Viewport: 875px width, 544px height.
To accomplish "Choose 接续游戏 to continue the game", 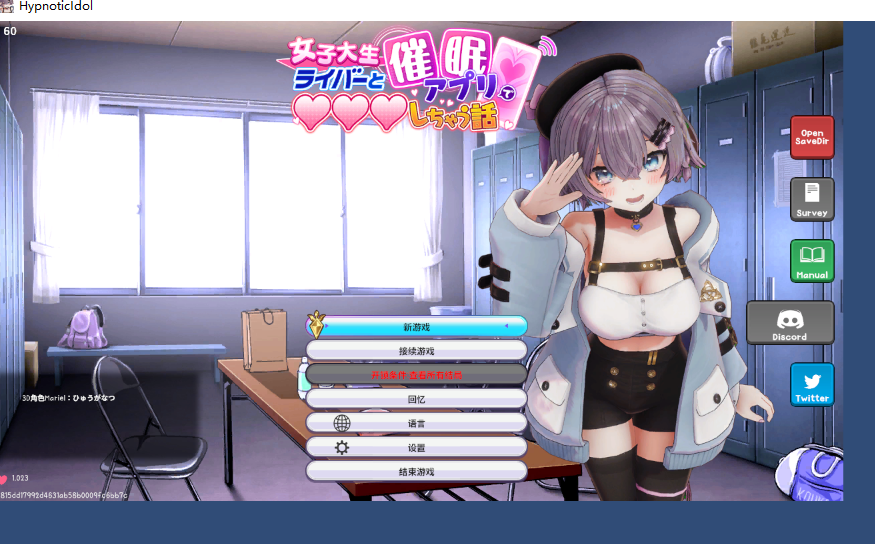I will (416, 351).
